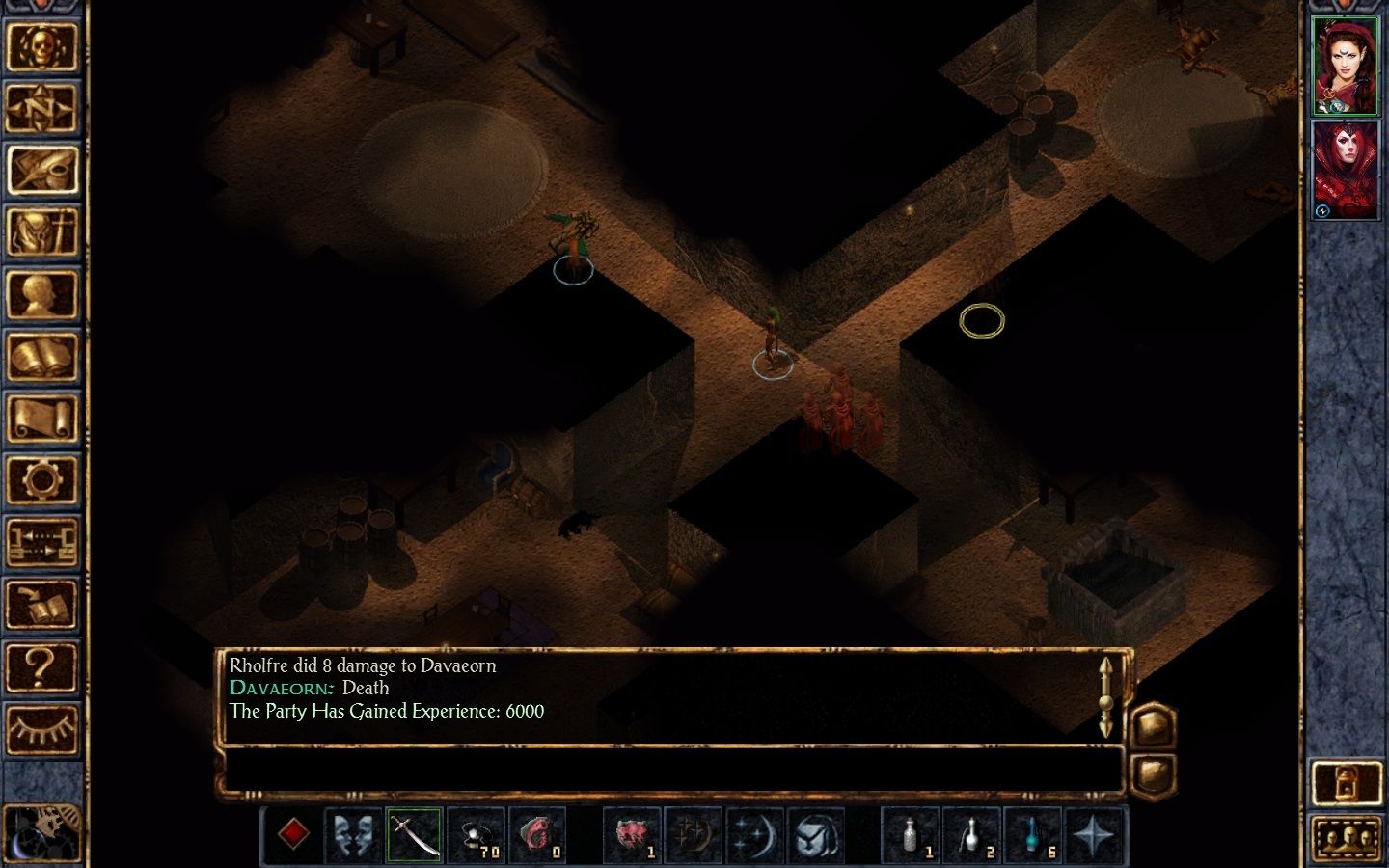
Task: Open the priest scroll spell list
Action: point(44,420)
